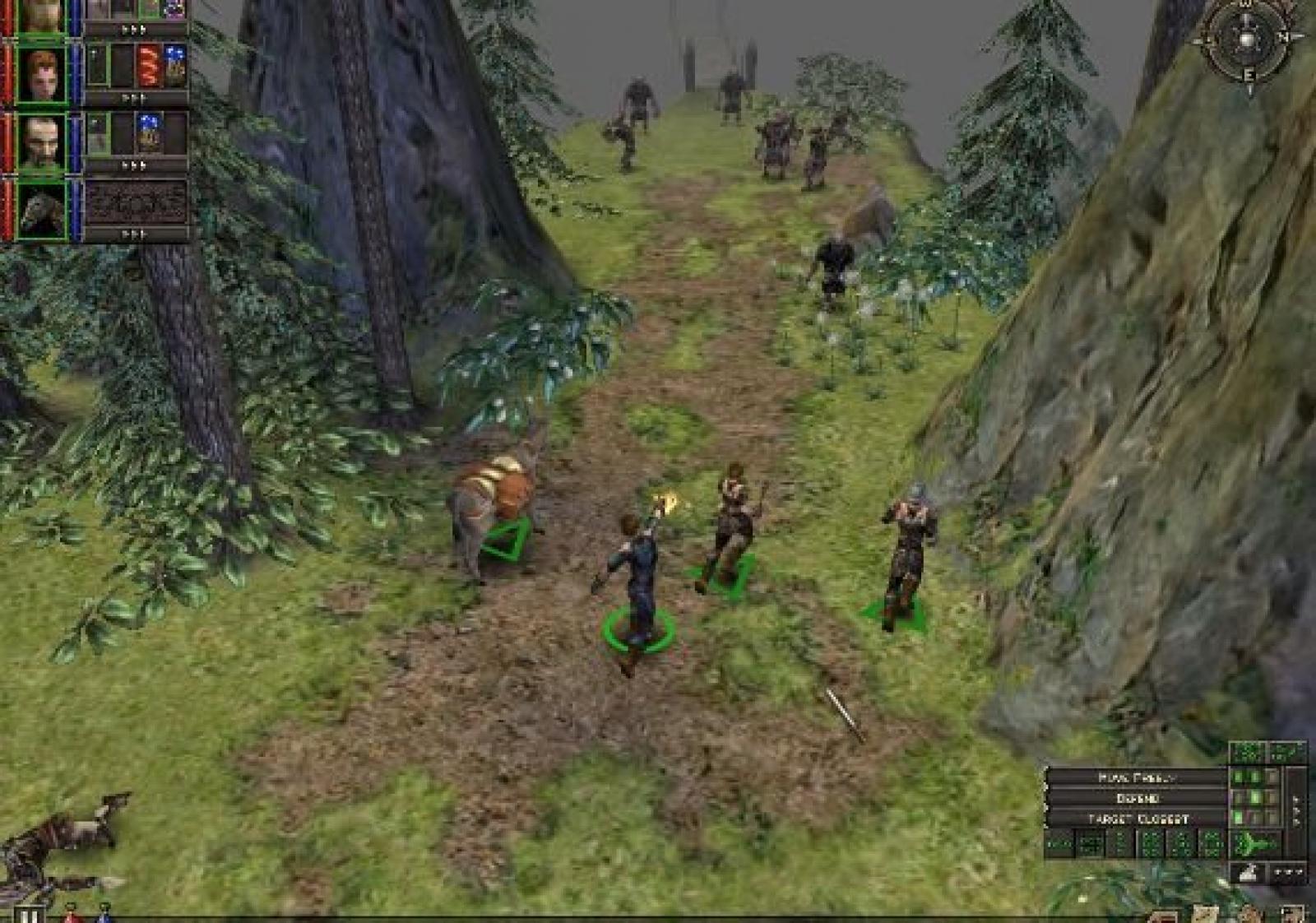
Task: Click the Target Closest order bar
Action: [x=1138, y=819]
